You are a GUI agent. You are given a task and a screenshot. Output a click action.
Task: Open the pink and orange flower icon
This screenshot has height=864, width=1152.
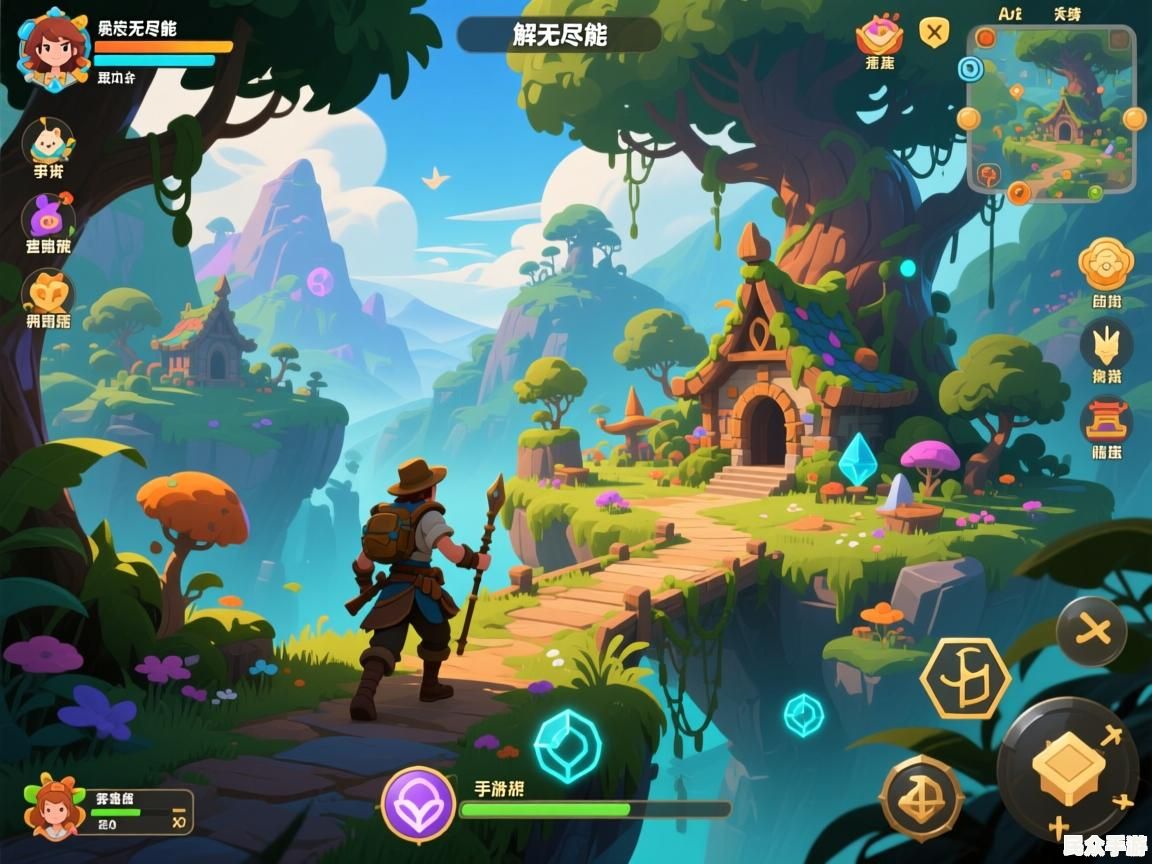click(x=879, y=35)
